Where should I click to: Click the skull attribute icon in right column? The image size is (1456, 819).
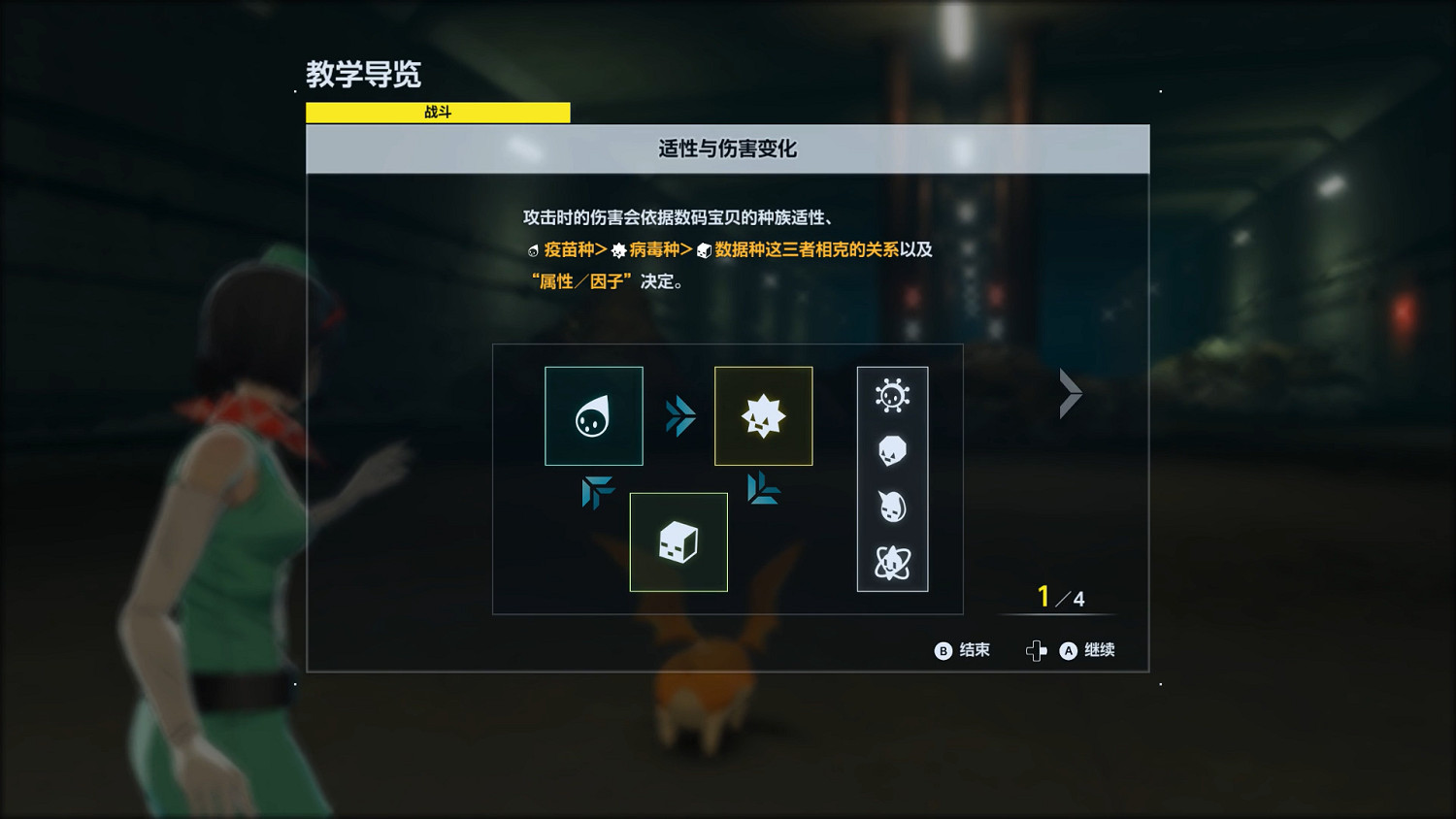click(892, 451)
